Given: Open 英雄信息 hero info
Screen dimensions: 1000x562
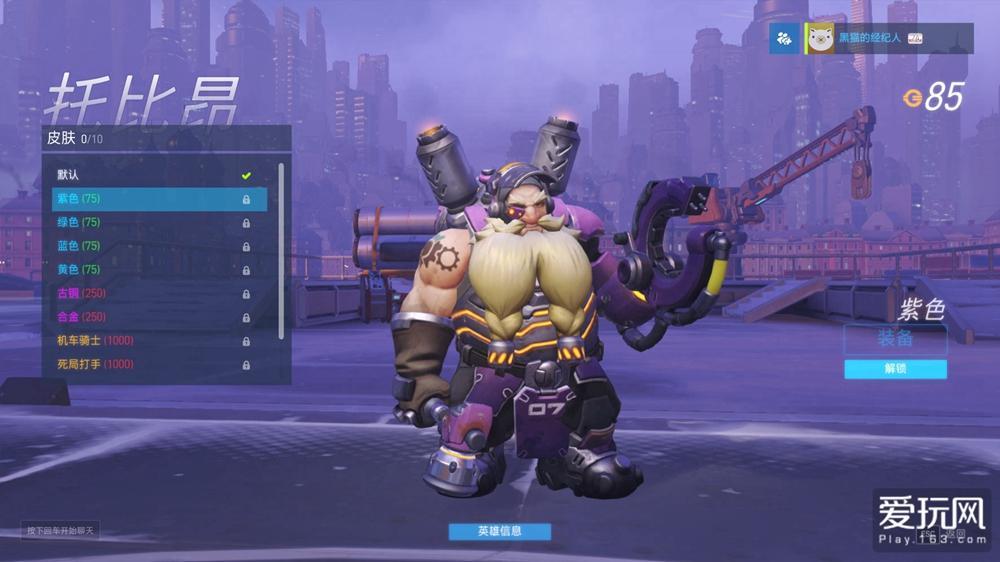Looking at the screenshot, I should tap(499, 531).
